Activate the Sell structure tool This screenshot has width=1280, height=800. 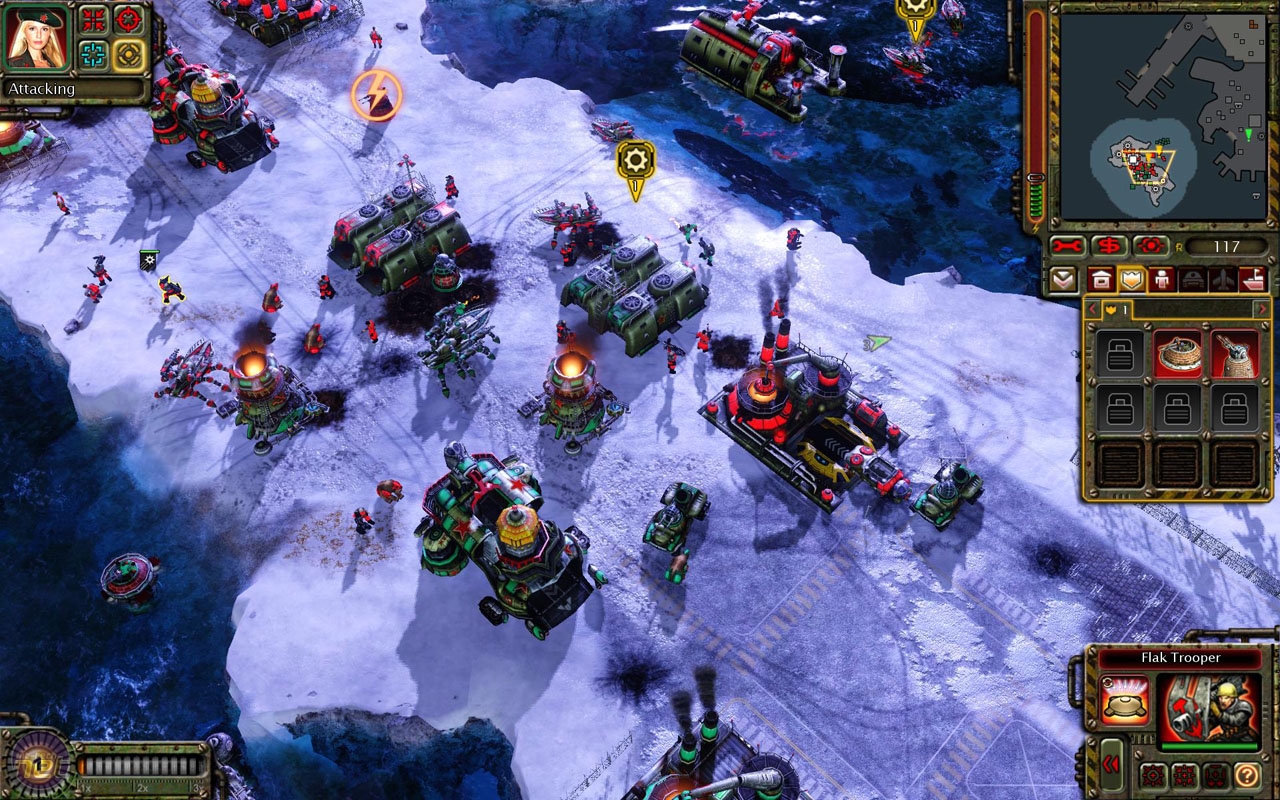click(x=1107, y=247)
